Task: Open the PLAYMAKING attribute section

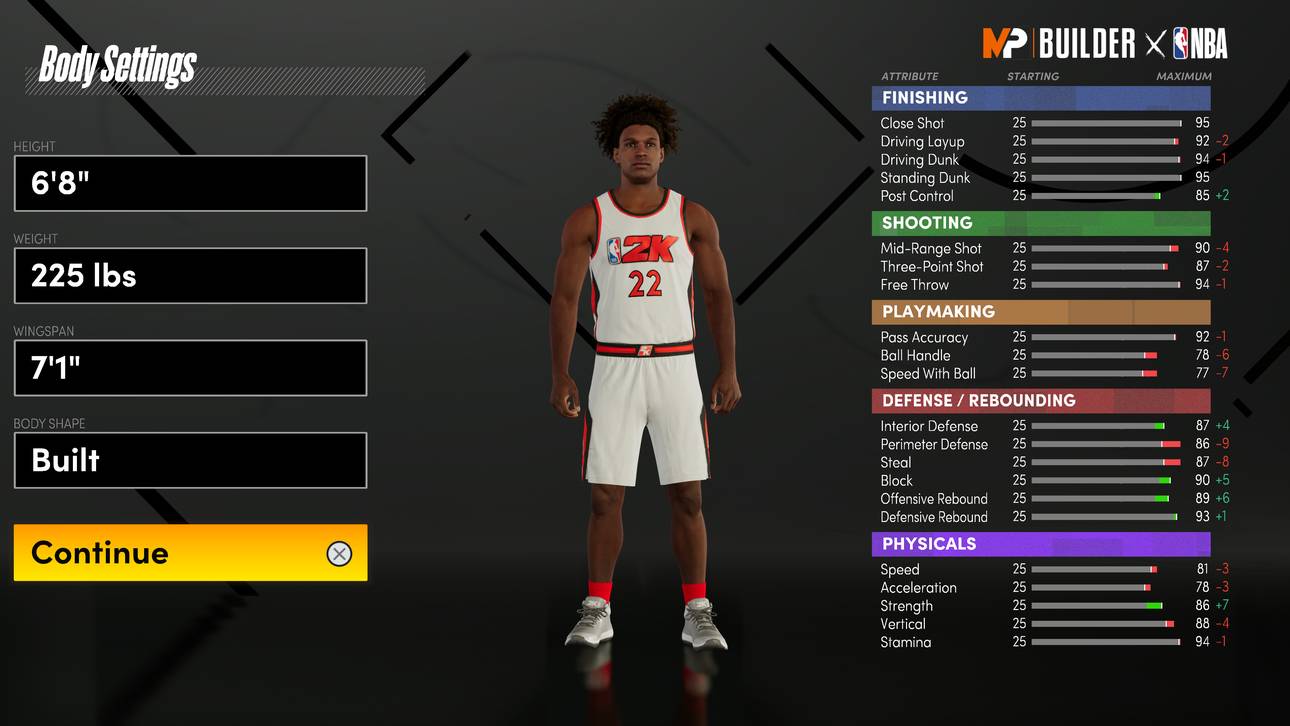Action: click(1041, 311)
